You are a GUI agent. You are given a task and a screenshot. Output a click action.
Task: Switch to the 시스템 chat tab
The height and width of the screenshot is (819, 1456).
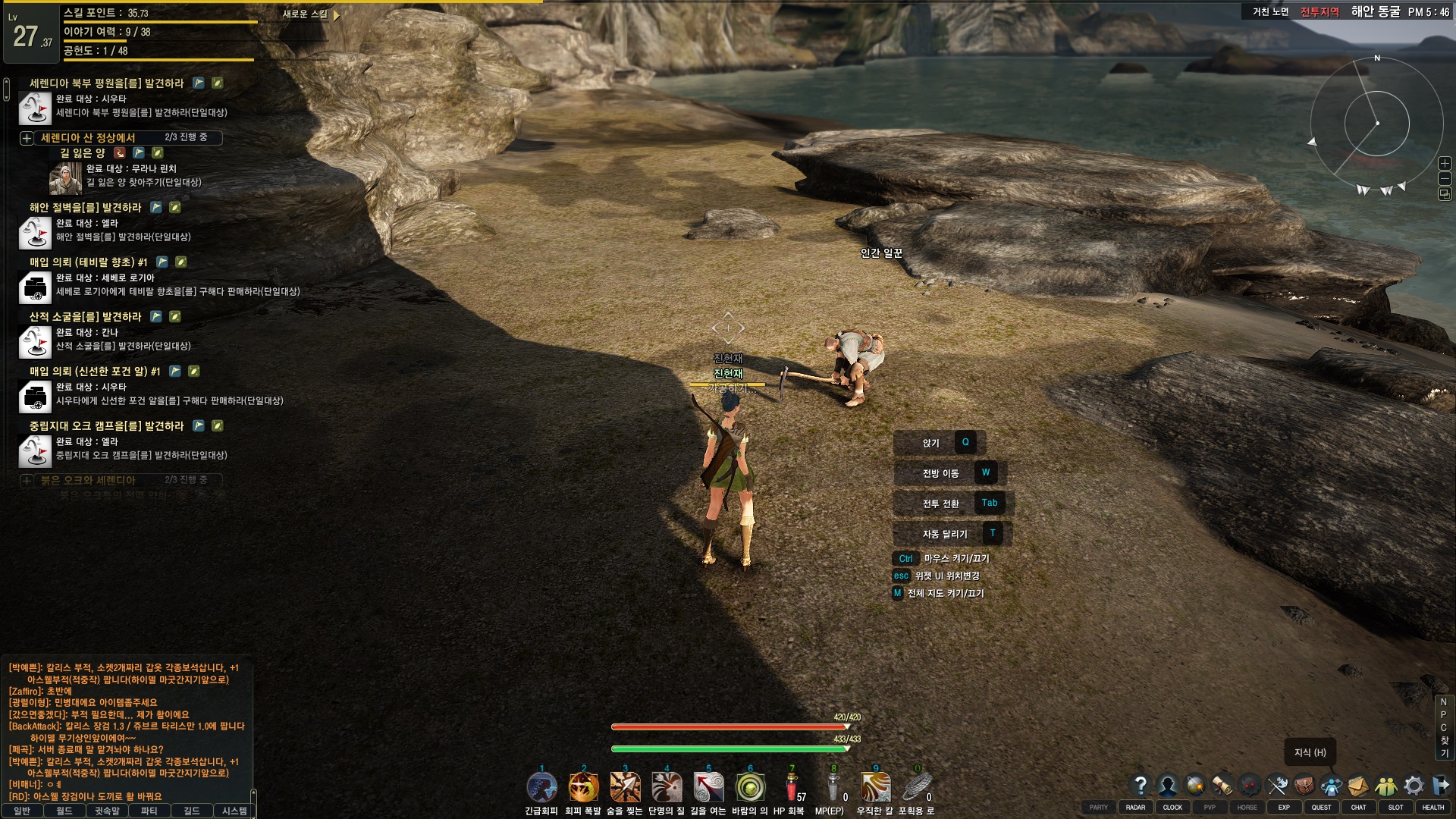234,811
